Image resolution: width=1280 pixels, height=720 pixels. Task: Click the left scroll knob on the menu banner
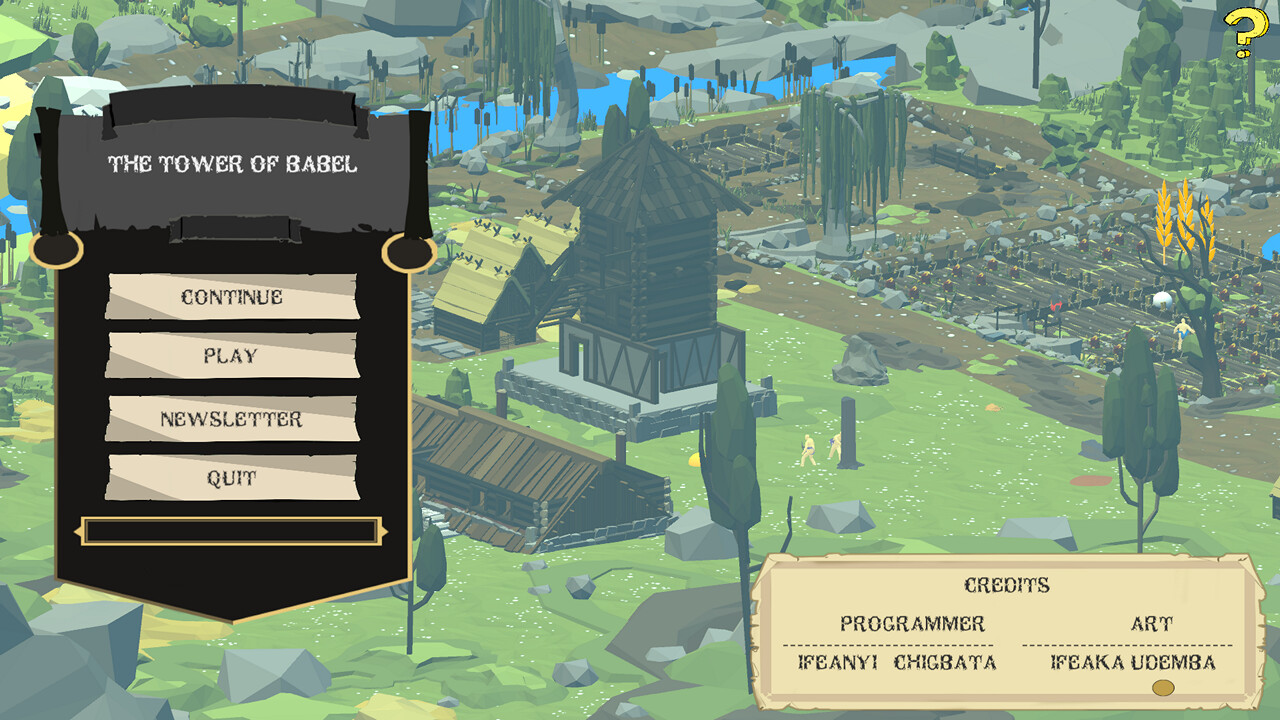coord(59,249)
